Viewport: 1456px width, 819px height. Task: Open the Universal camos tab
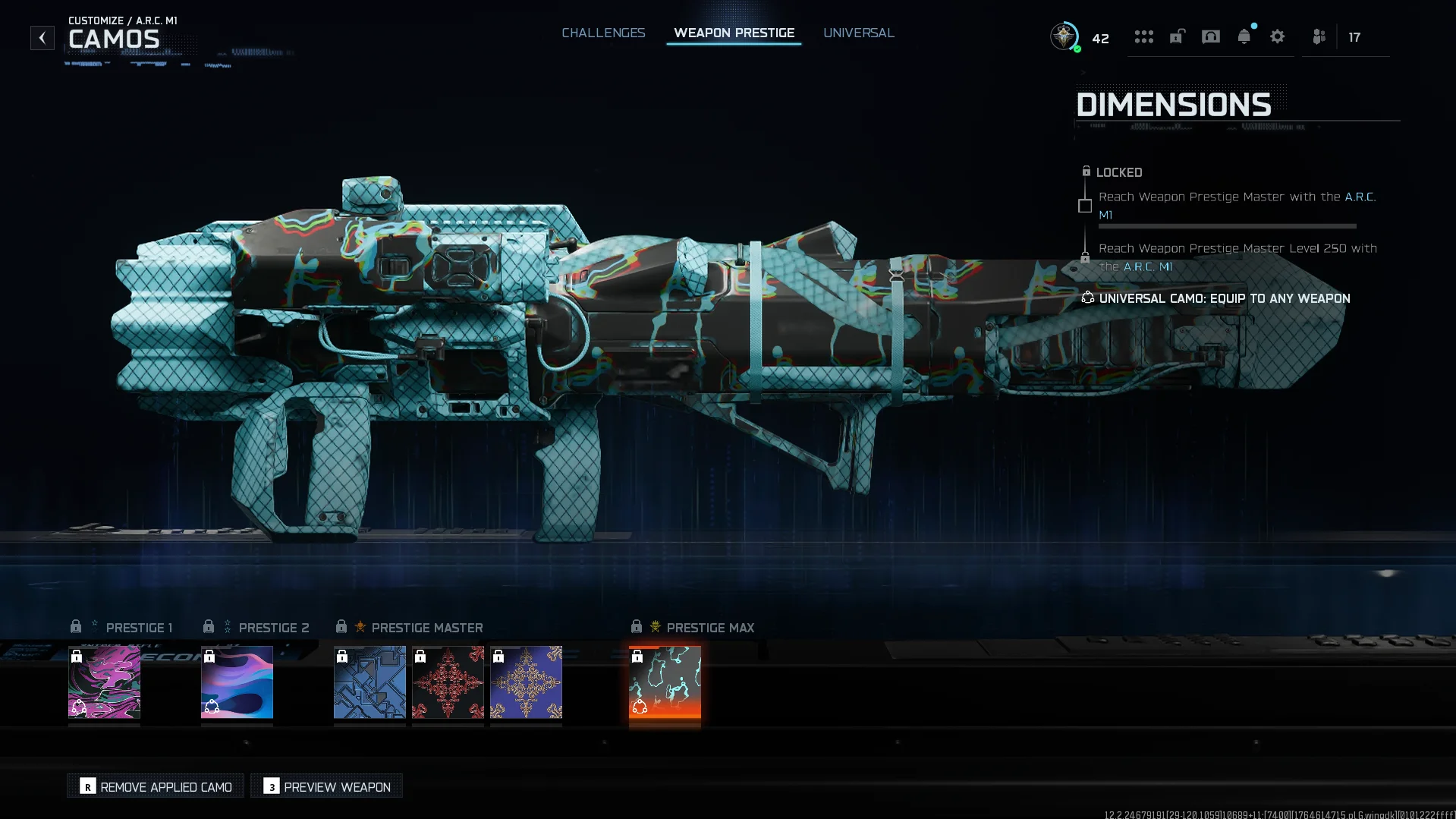coord(858,33)
